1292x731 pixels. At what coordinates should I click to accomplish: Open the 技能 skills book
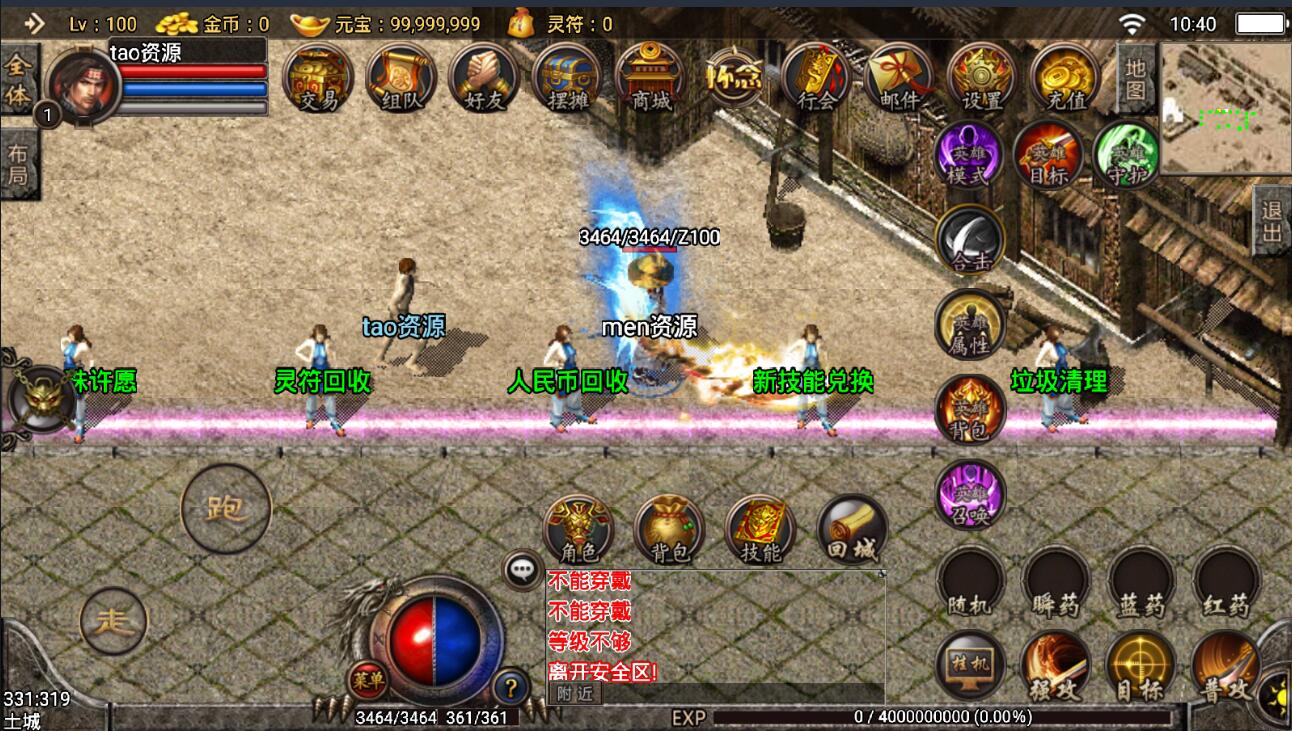(760, 529)
